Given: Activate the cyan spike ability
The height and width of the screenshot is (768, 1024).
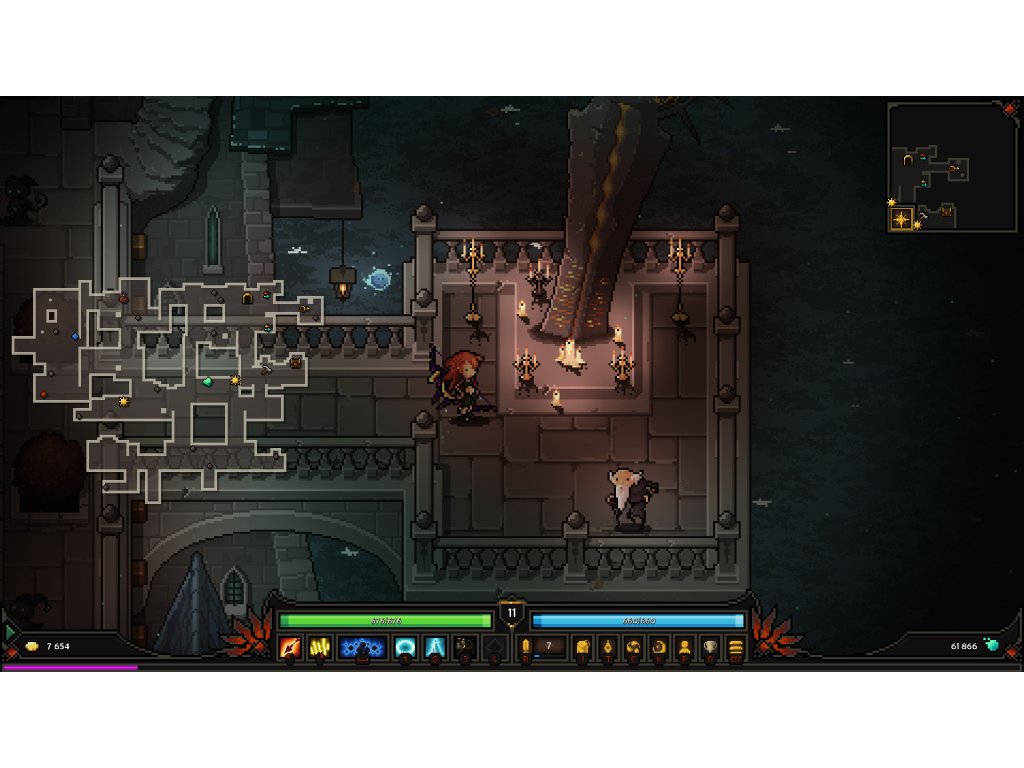Looking at the screenshot, I should pyautogui.click(x=435, y=647).
